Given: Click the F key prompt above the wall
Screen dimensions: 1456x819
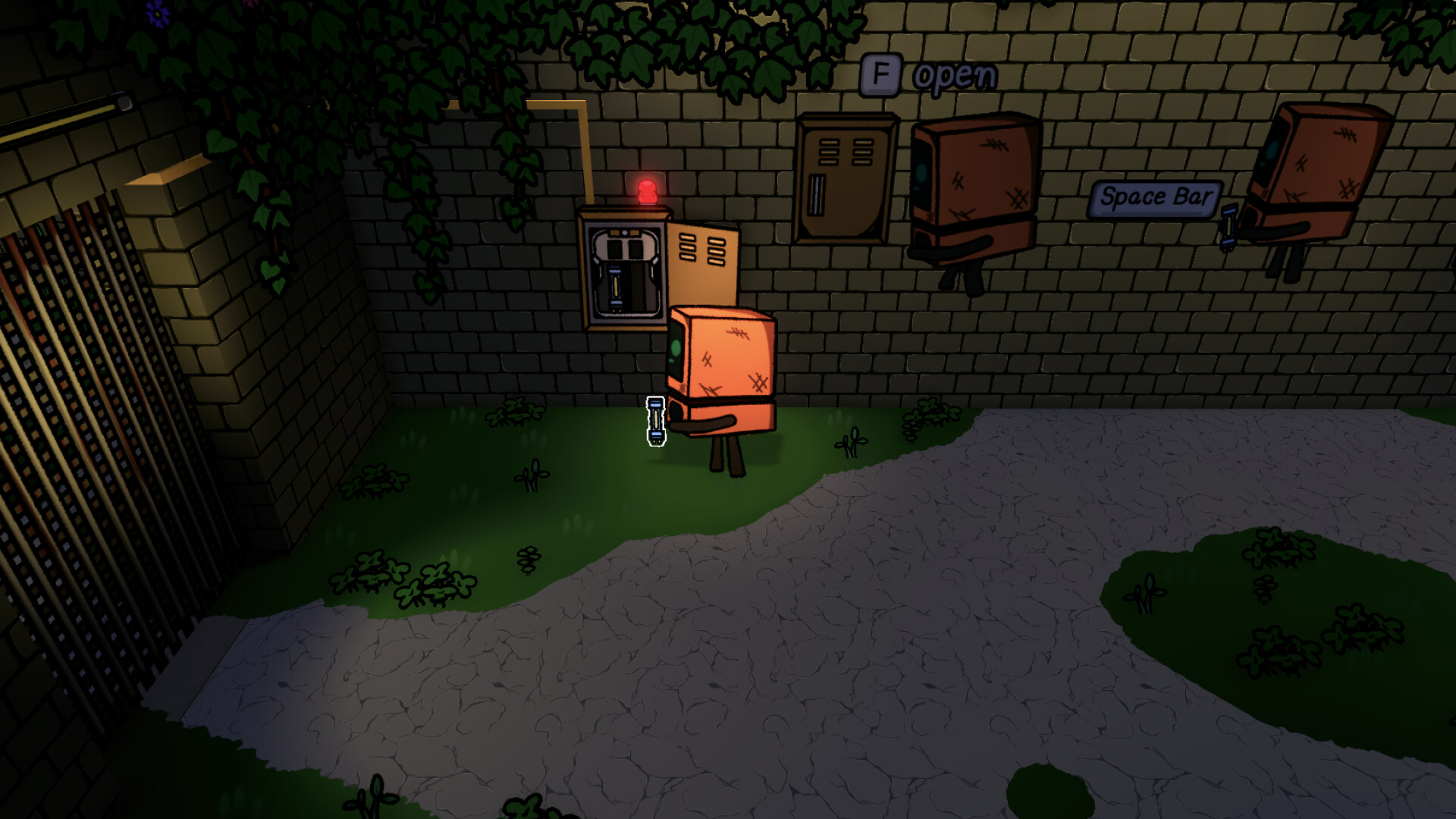Looking at the screenshot, I should click(882, 74).
